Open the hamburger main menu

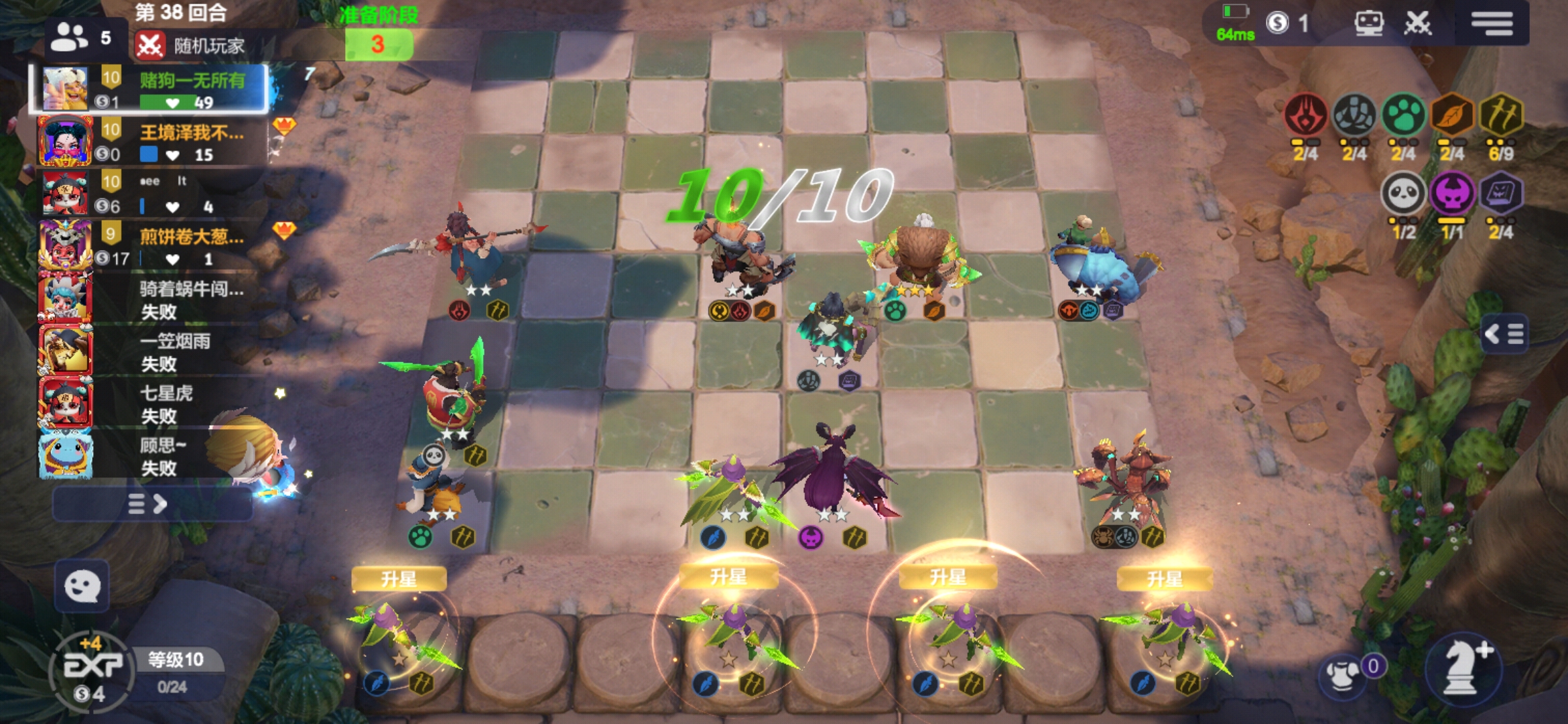[1492, 23]
